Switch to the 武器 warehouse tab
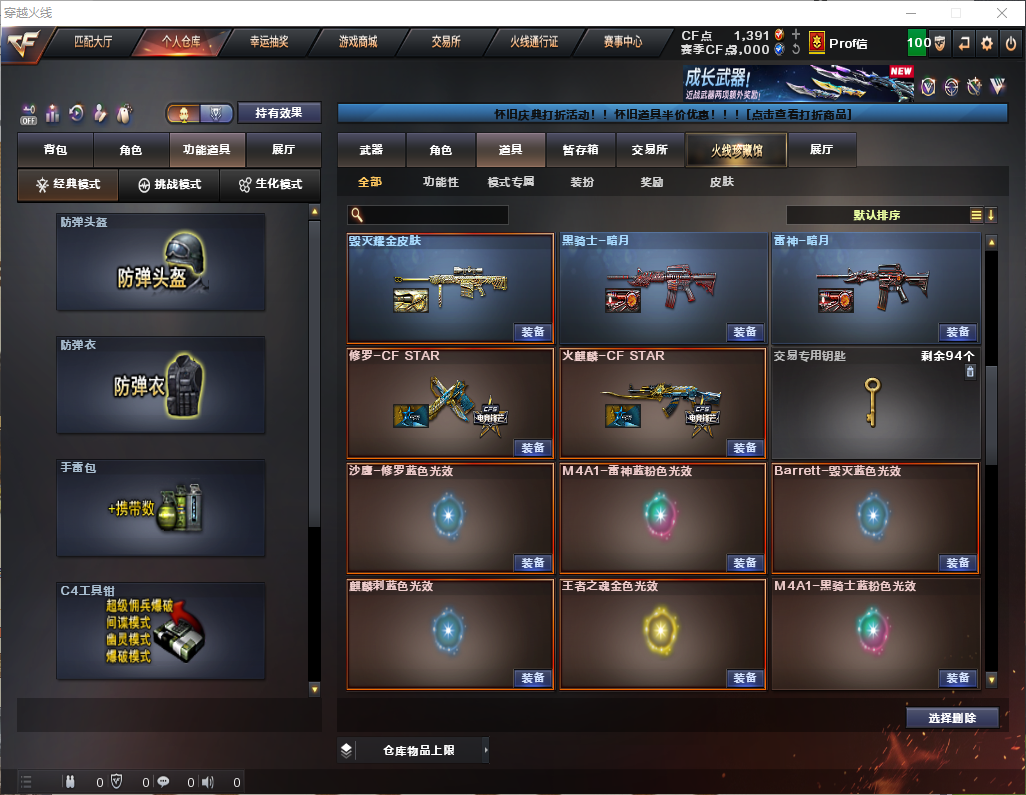The height and width of the screenshot is (795, 1026). [x=371, y=150]
